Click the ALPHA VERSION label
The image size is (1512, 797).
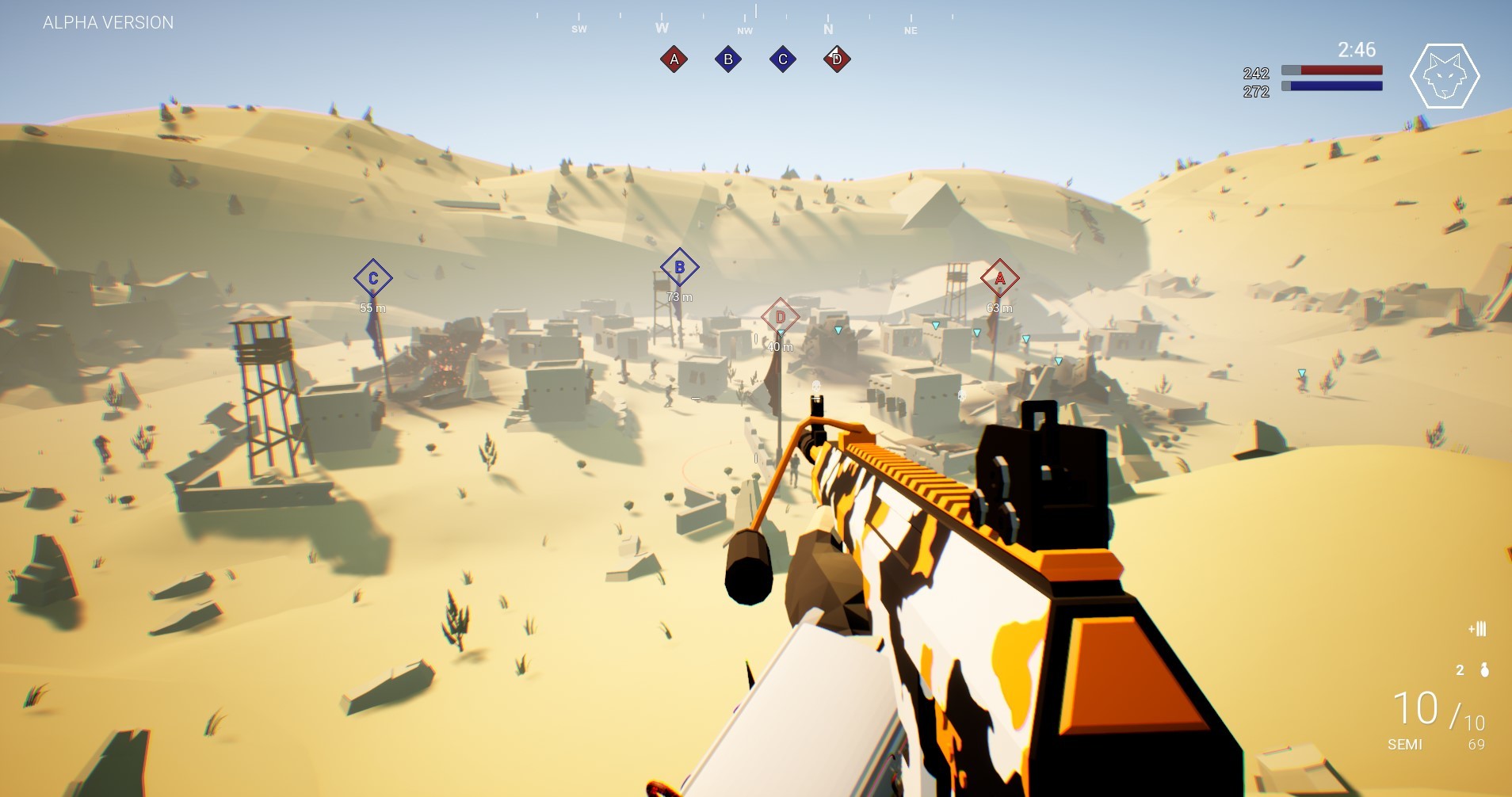coord(108,22)
